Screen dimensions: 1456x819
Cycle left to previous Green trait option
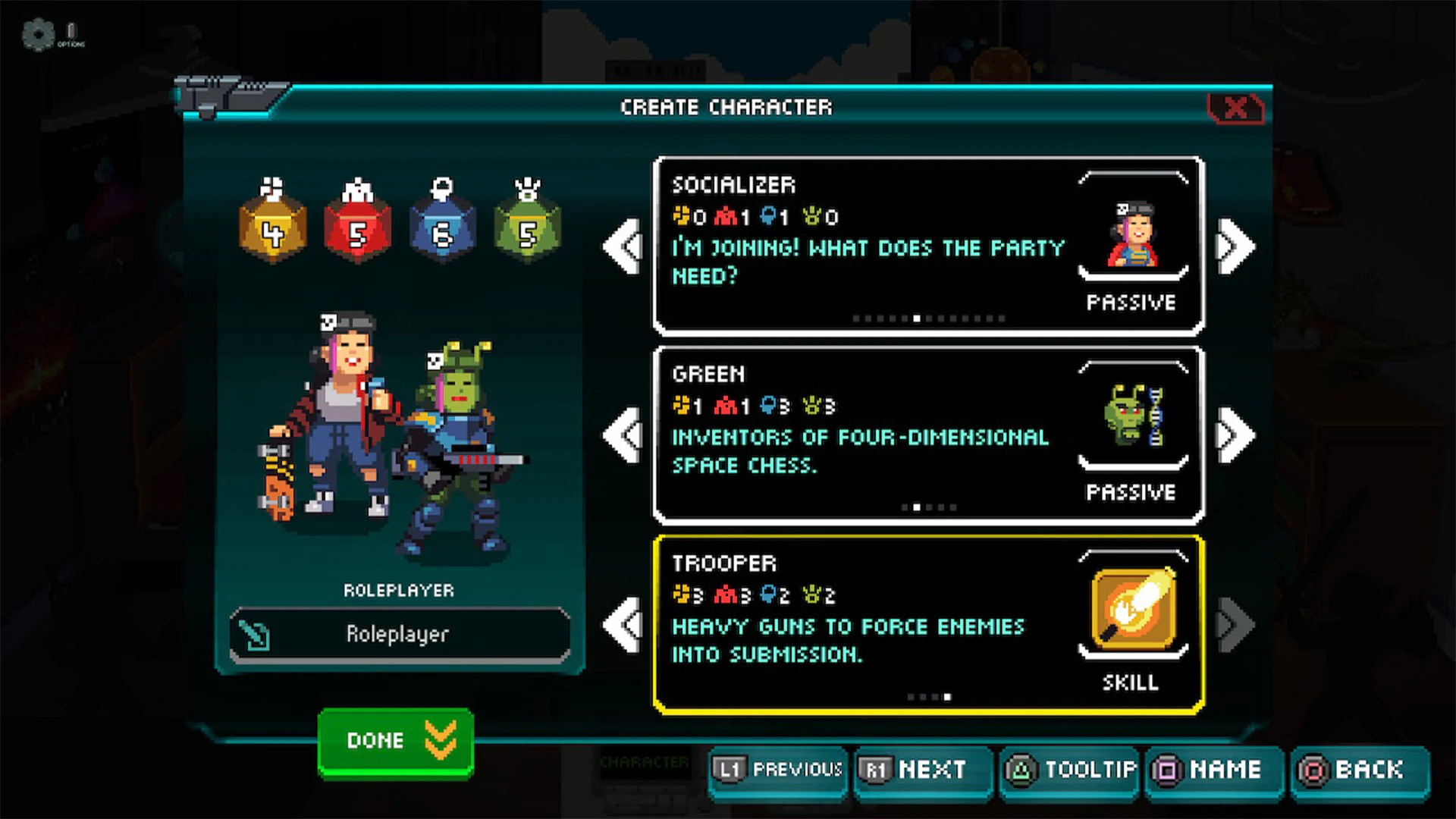(x=623, y=436)
